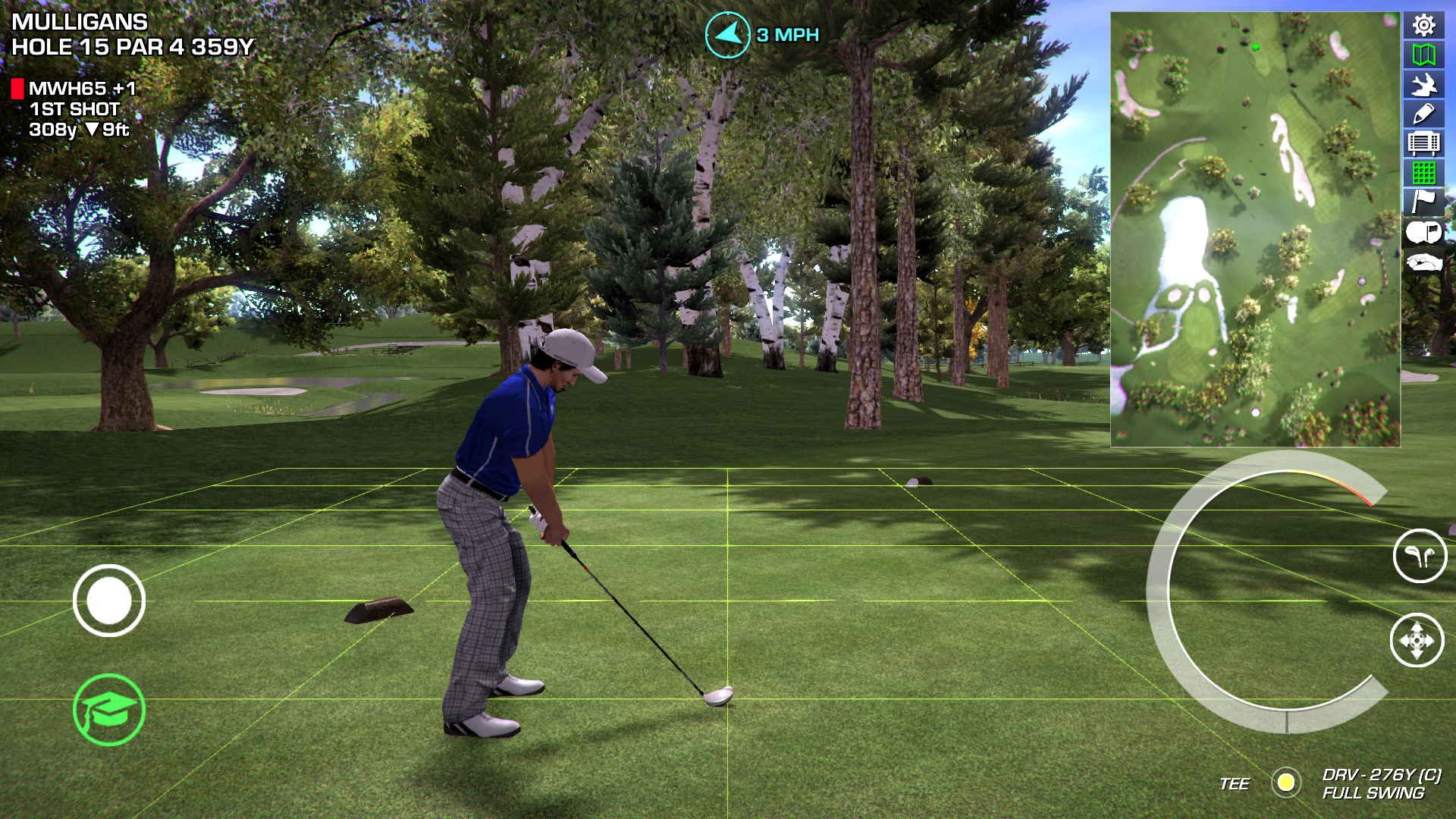Open the scoreboard icon

coord(1423,143)
